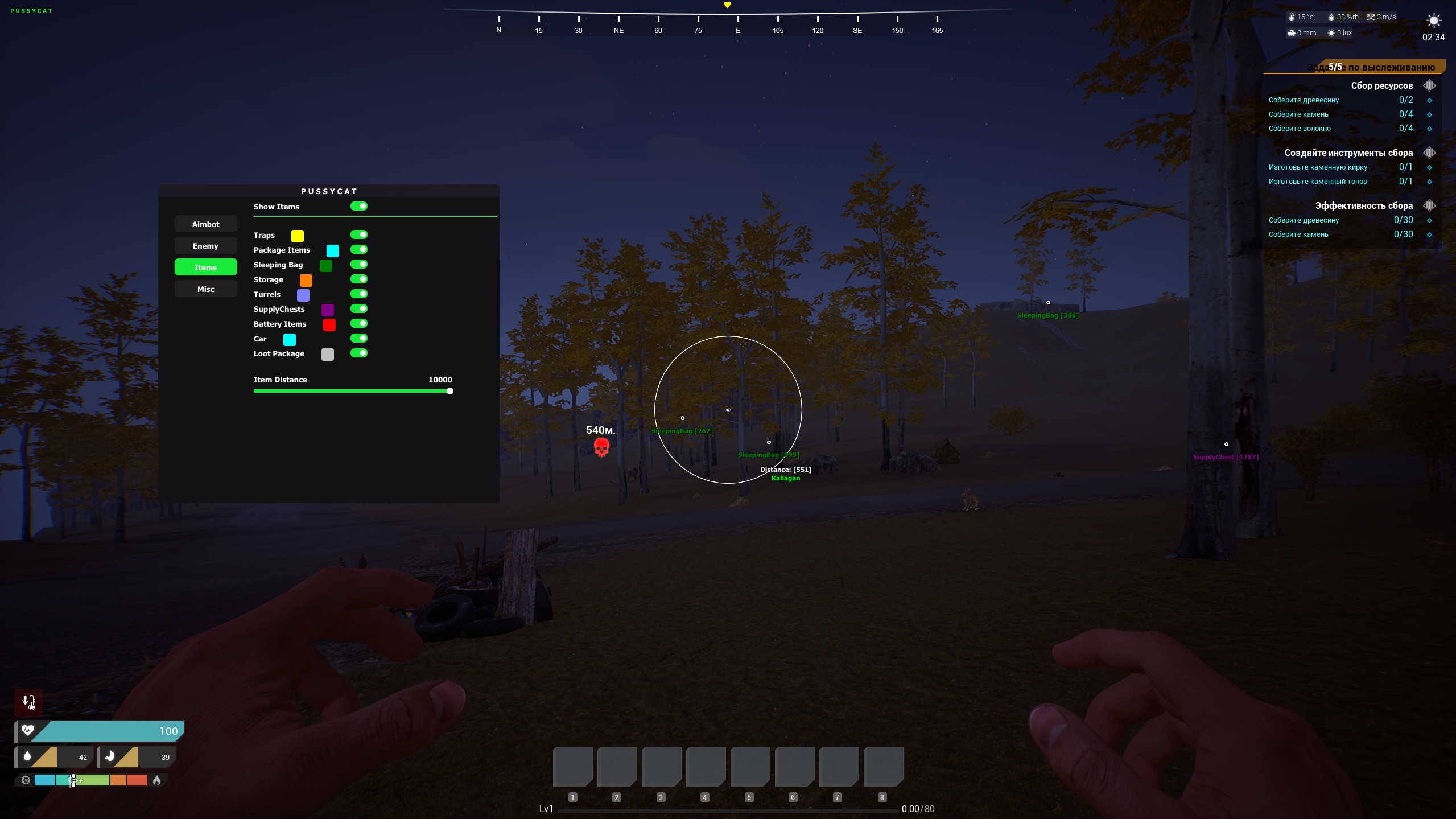Click the heart health icon

[28, 731]
